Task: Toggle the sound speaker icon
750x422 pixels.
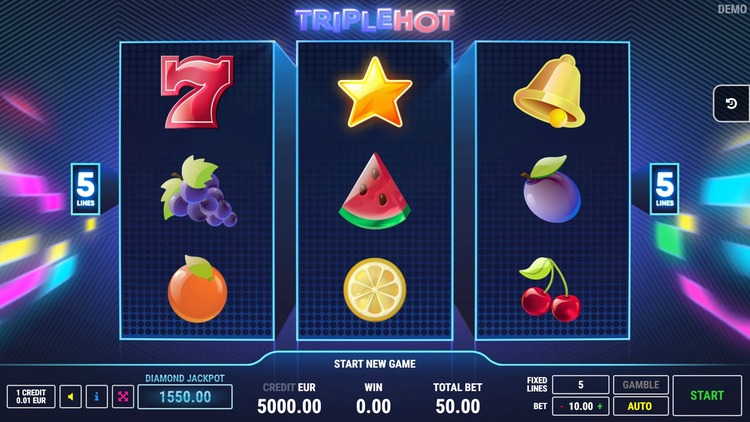Action: pyautogui.click(x=70, y=397)
